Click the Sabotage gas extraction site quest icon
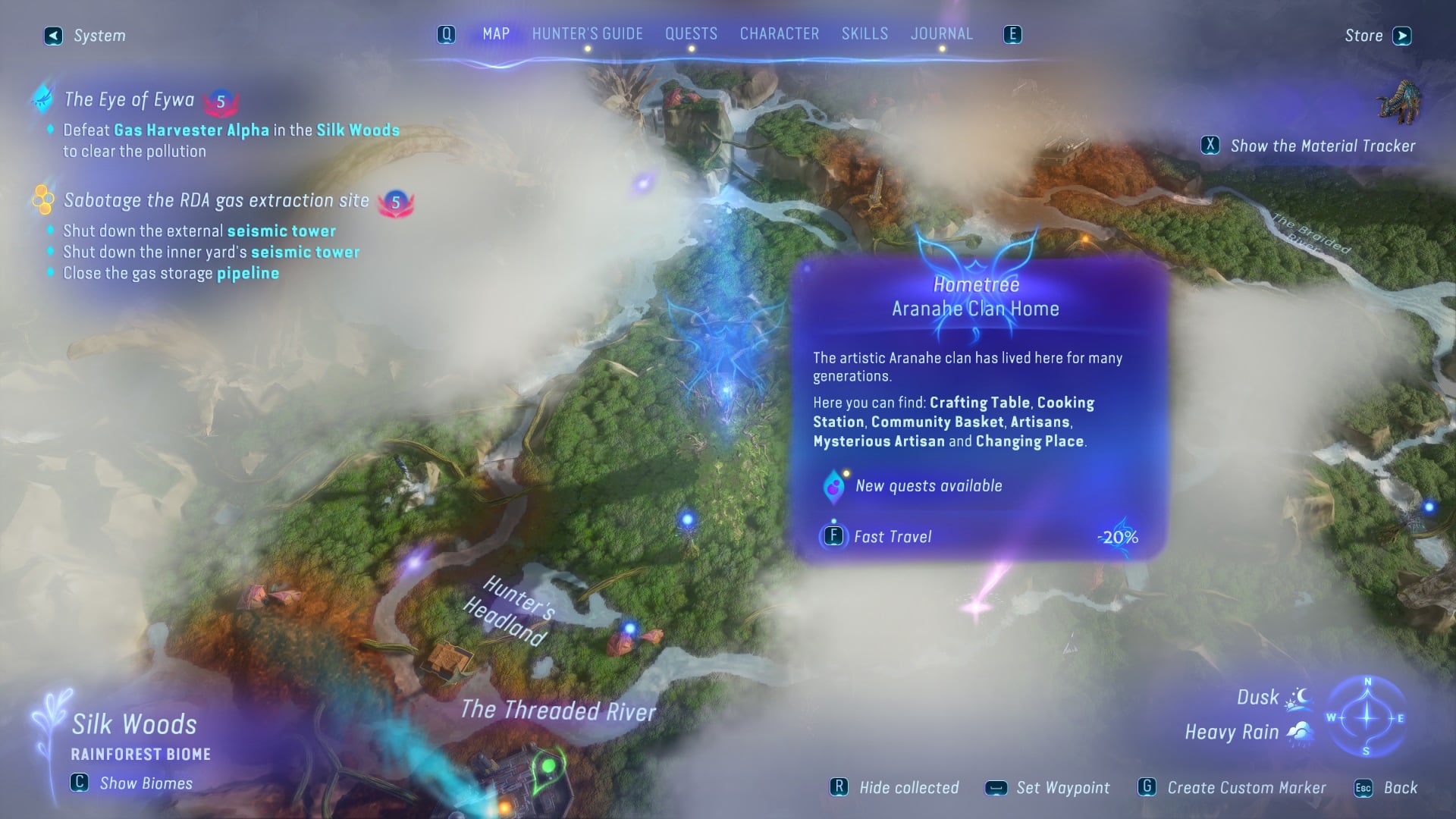Image resolution: width=1456 pixels, height=819 pixels. (44, 200)
